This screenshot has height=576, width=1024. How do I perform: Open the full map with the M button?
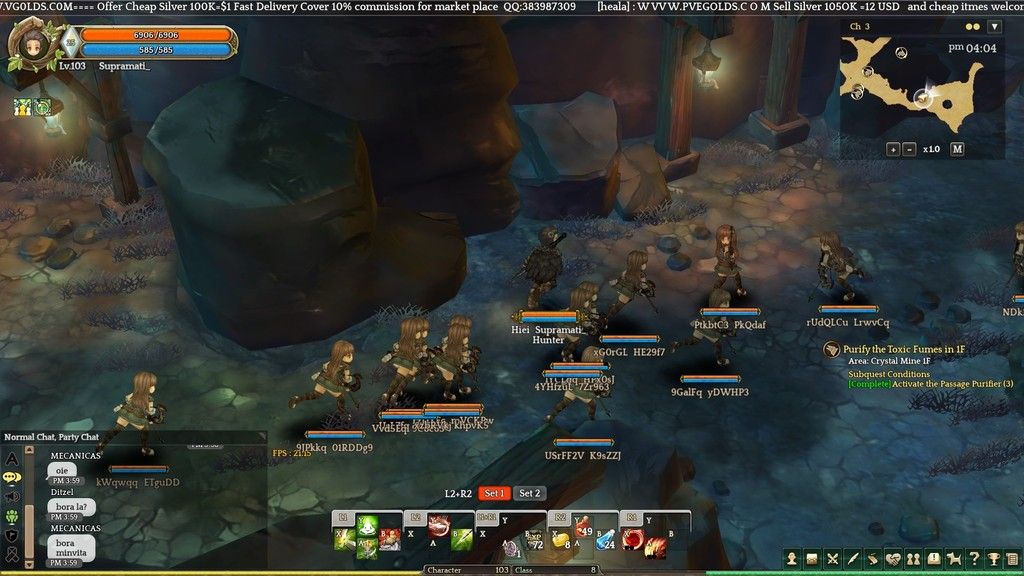(957, 149)
